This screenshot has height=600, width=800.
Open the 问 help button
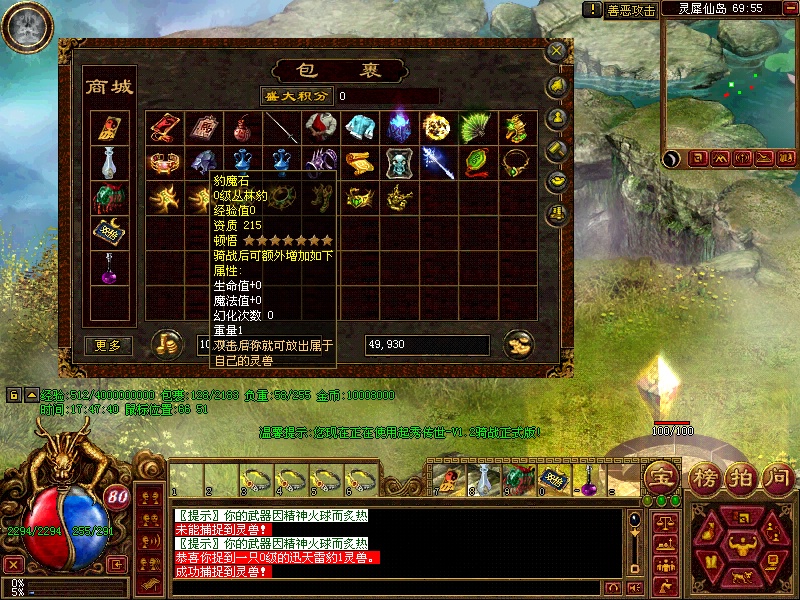(x=778, y=477)
